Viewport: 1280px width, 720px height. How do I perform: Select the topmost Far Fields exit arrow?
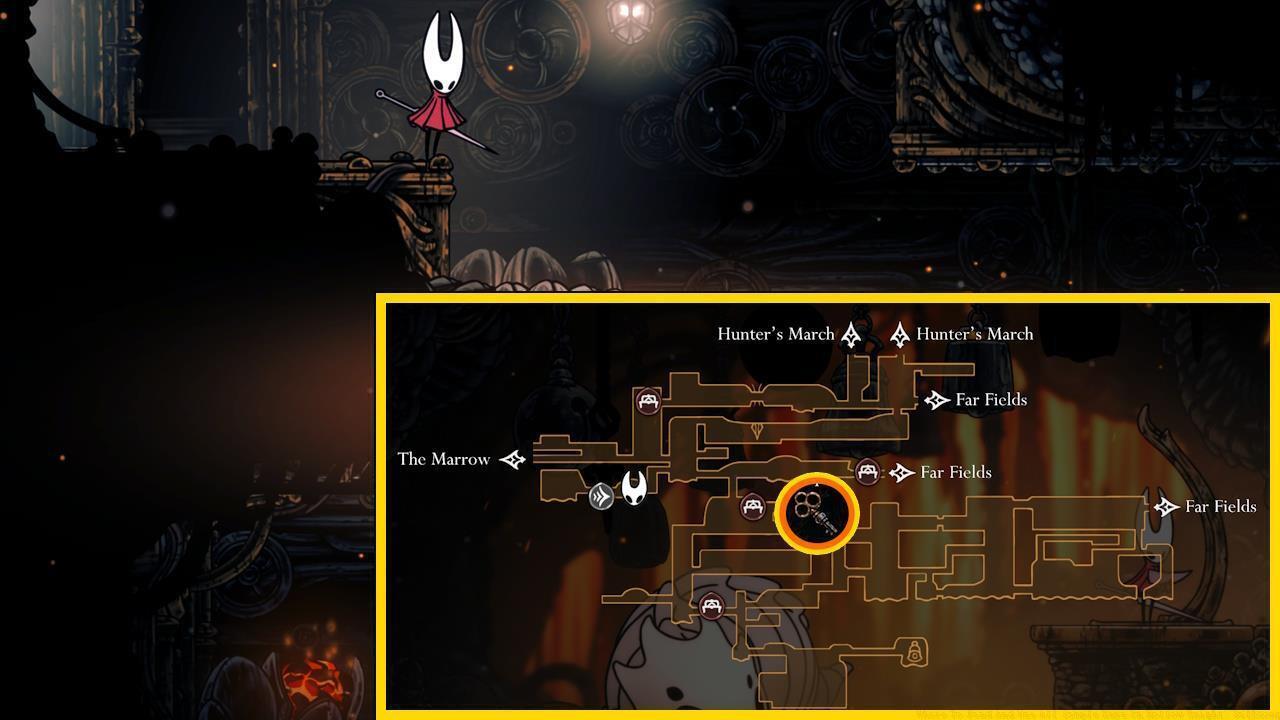pos(936,400)
